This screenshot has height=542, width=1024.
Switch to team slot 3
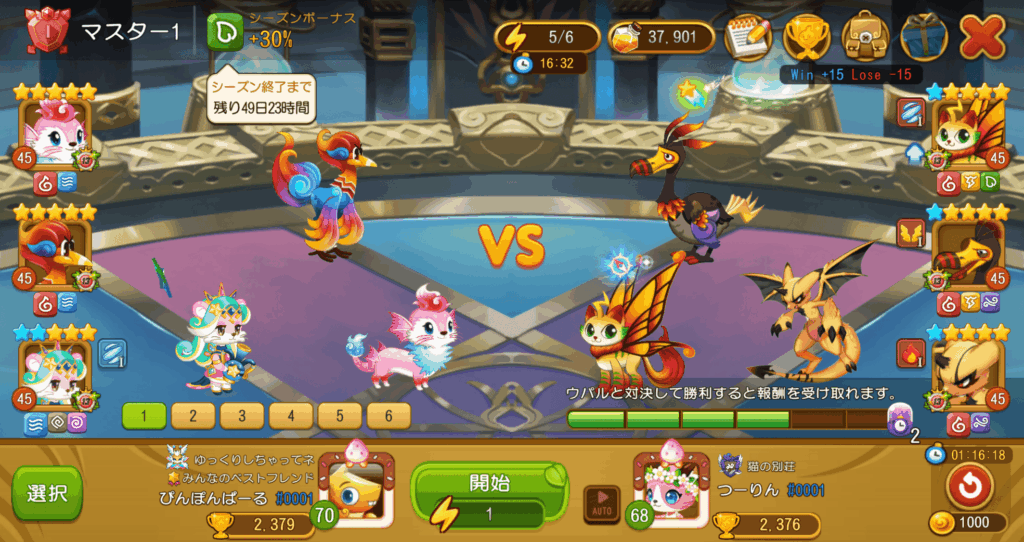click(x=243, y=415)
